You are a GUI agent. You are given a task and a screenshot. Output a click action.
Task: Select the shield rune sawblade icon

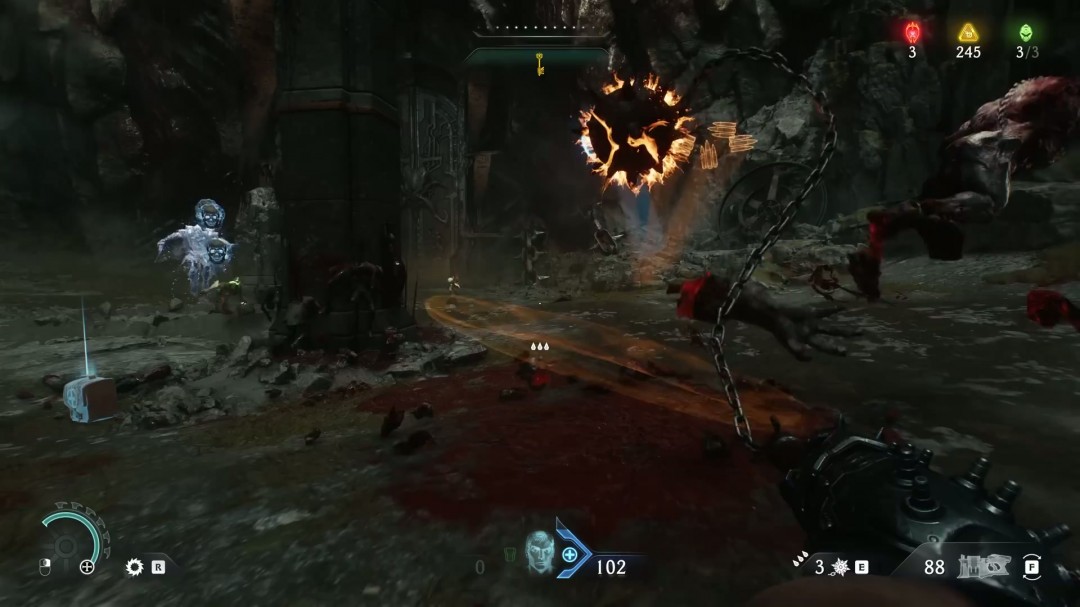click(x=134, y=567)
